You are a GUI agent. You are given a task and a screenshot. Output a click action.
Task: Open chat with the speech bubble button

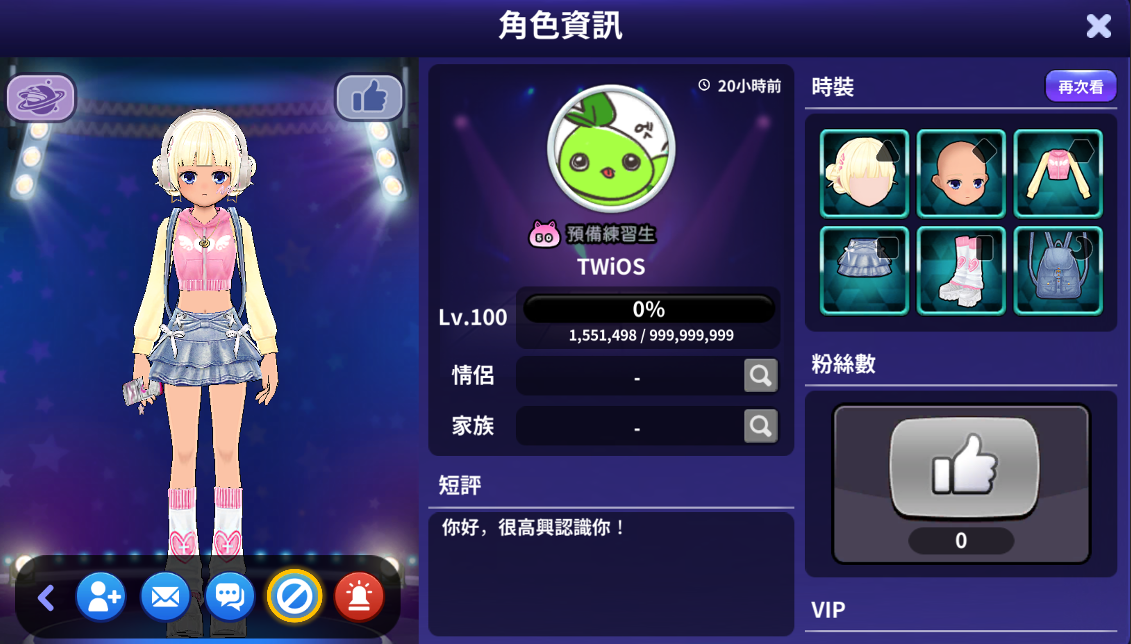tap(230, 597)
